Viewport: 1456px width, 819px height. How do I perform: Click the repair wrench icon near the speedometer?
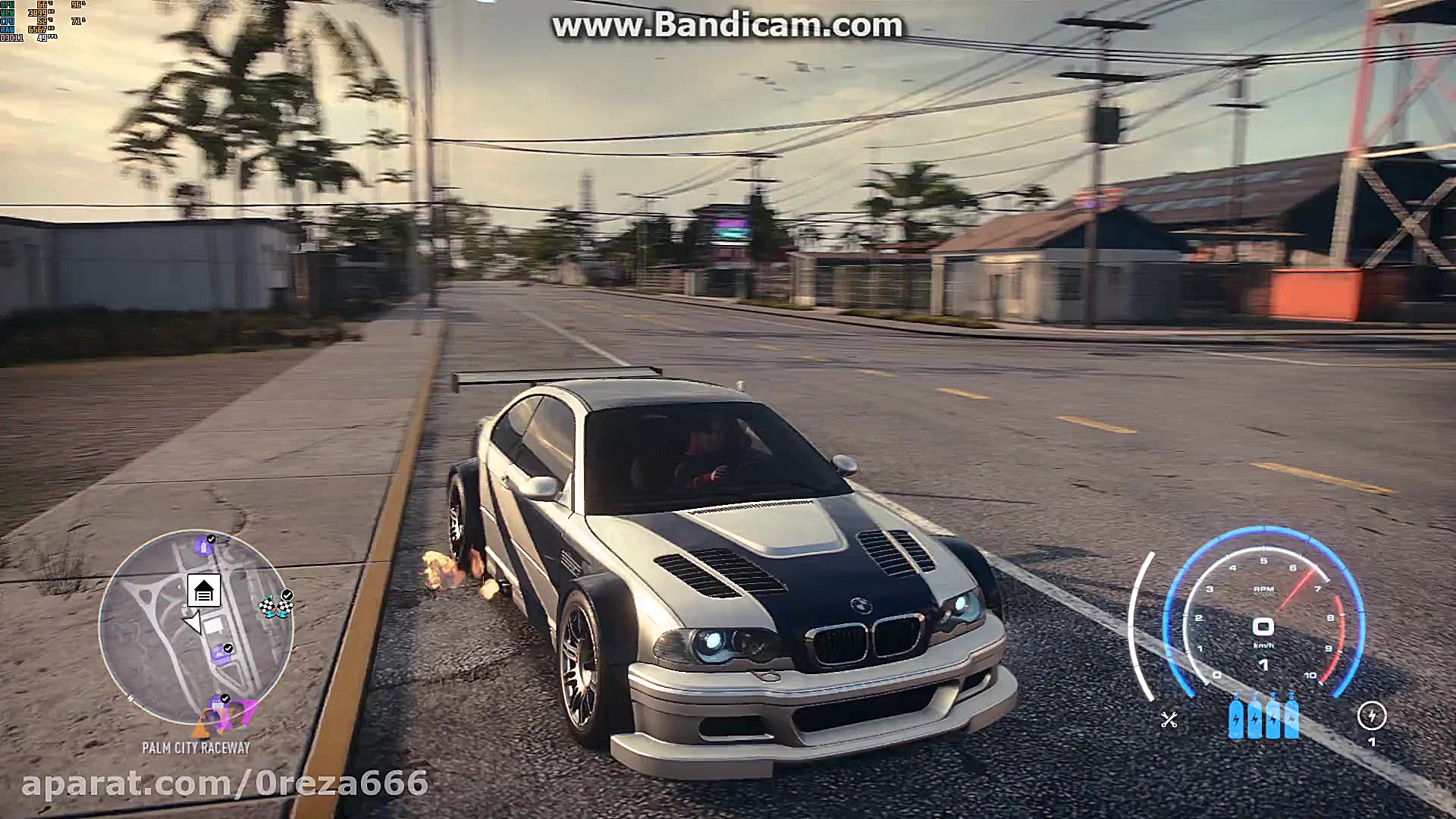coord(1169,720)
